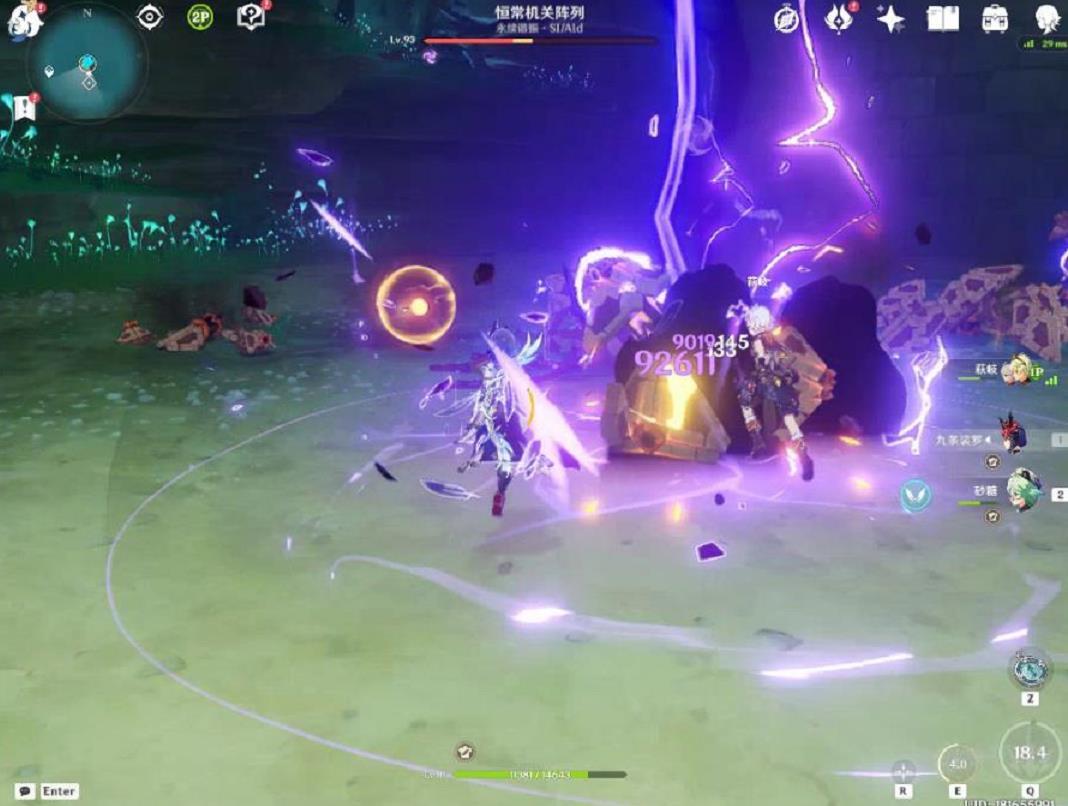Click the blue wing icon beside the party list
The width and height of the screenshot is (1068, 806).
pyautogui.click(x=915, y=495)
